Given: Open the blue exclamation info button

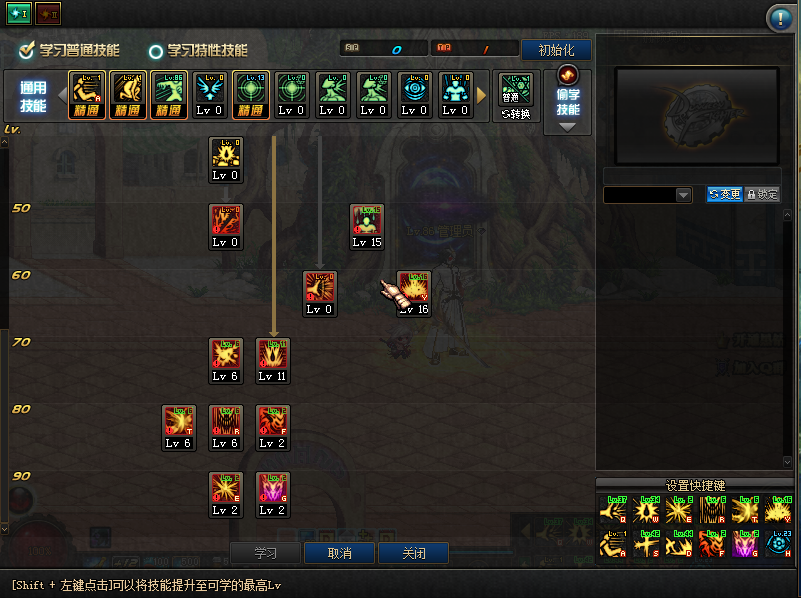Looking at the screenshot, I should [779, 18].
